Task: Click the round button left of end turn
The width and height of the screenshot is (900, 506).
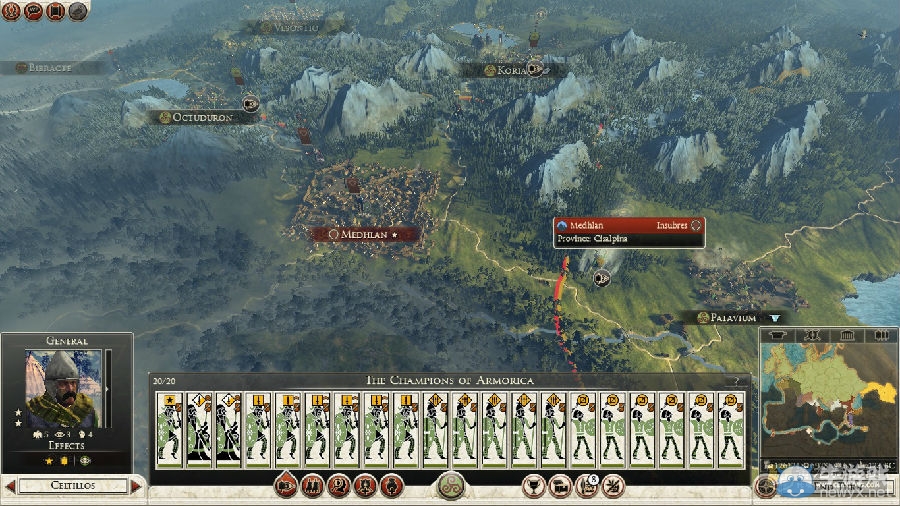Action: click(767, 487)
